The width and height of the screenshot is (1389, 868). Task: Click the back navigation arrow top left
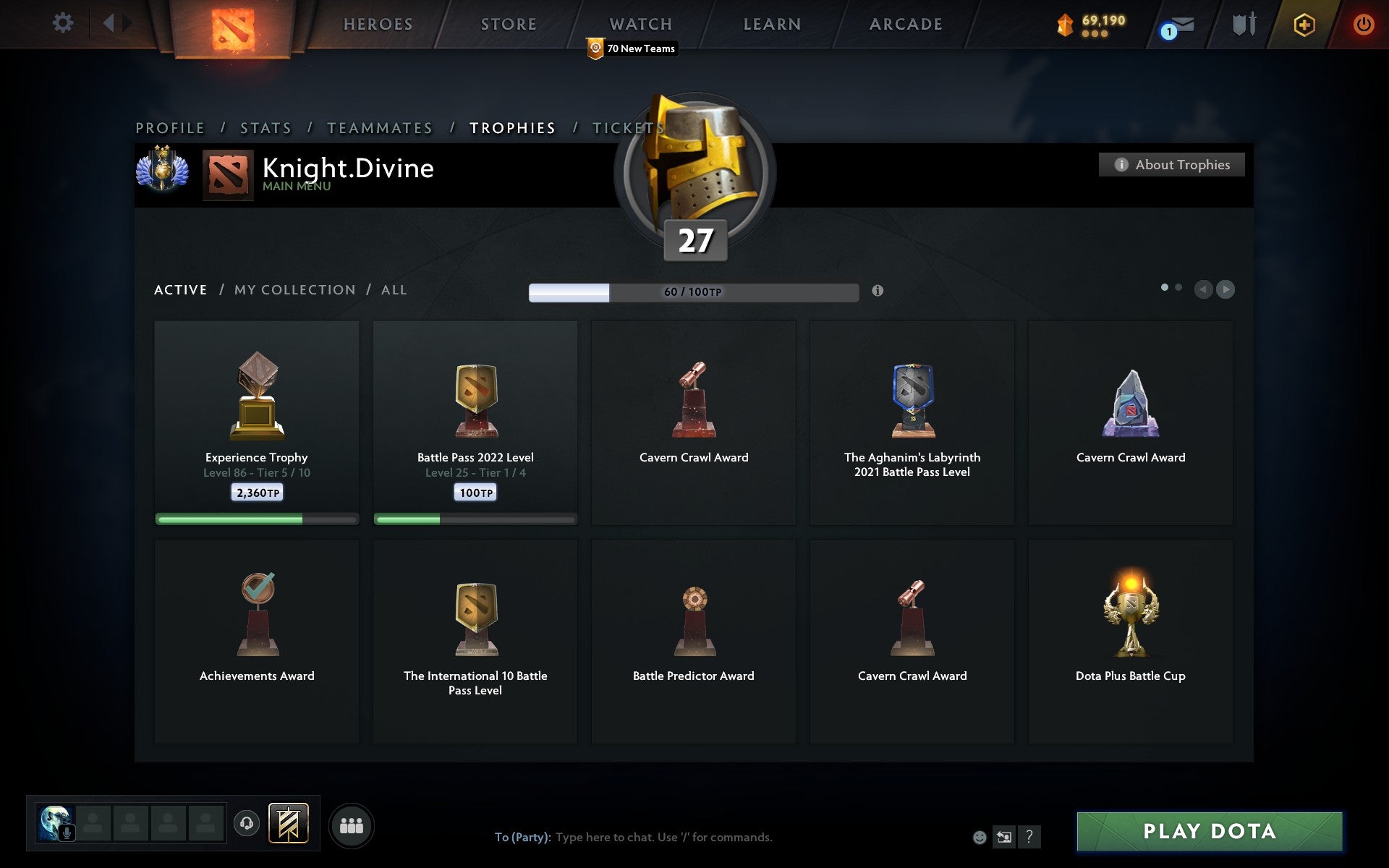(109, 23)
